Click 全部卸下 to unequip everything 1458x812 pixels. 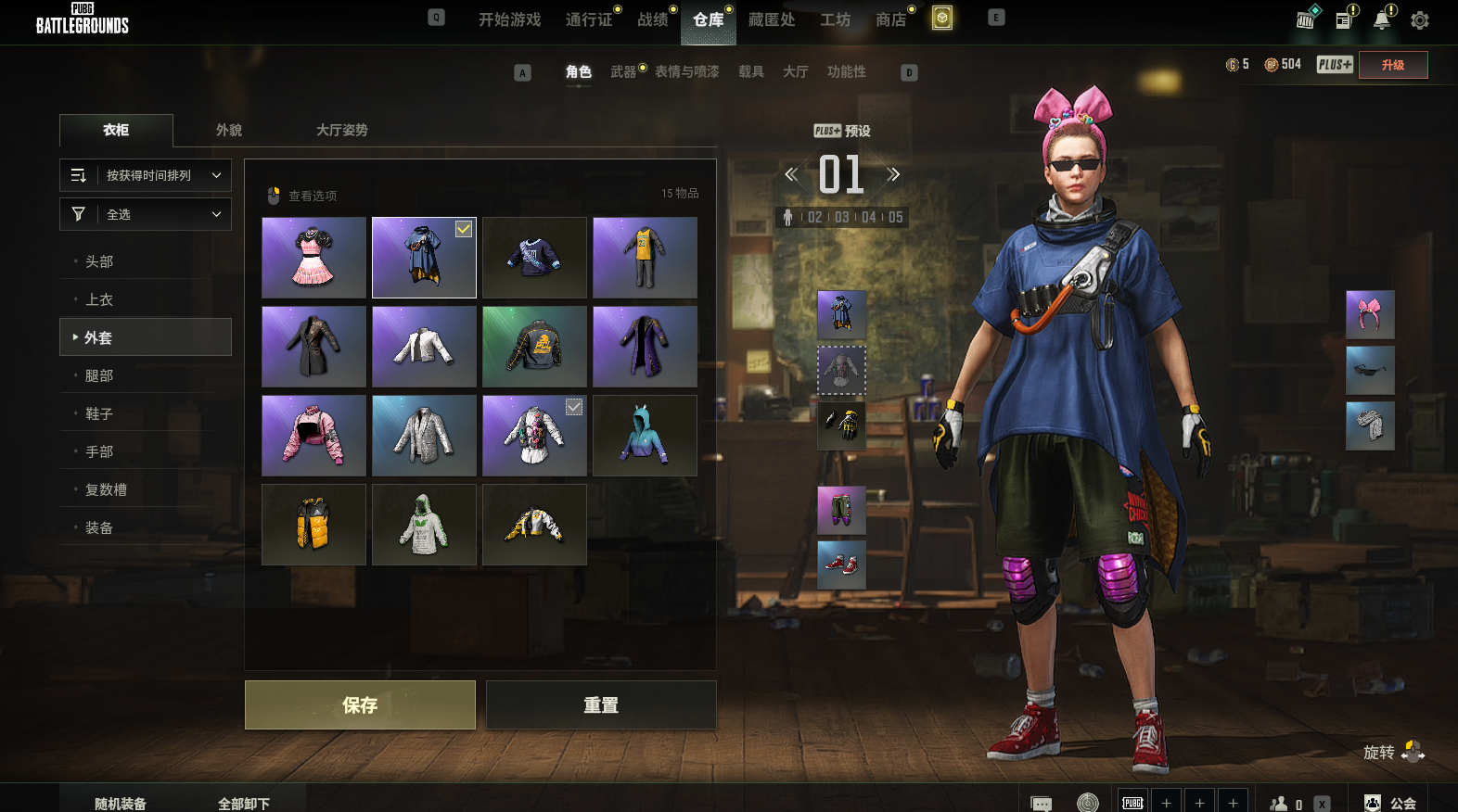click(244, 803)
